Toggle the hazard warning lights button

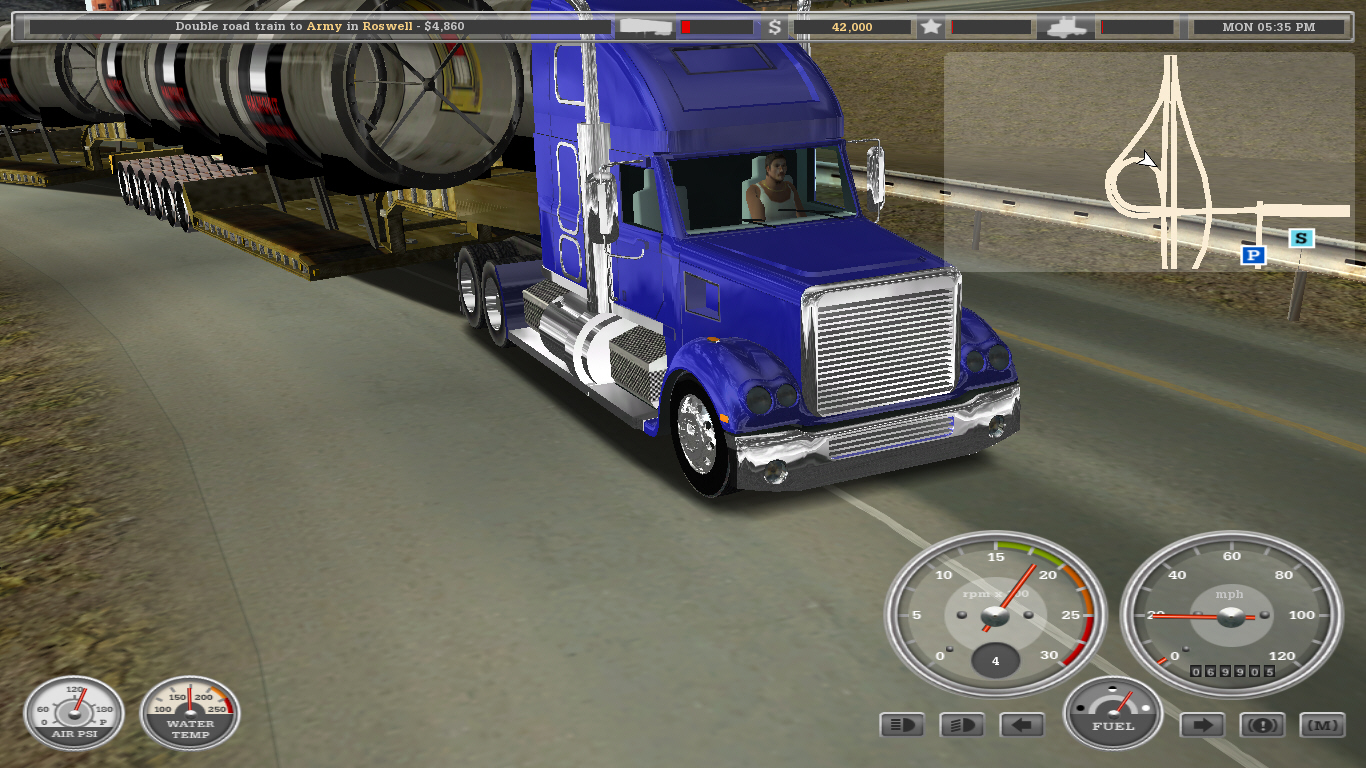(1262, 725)
